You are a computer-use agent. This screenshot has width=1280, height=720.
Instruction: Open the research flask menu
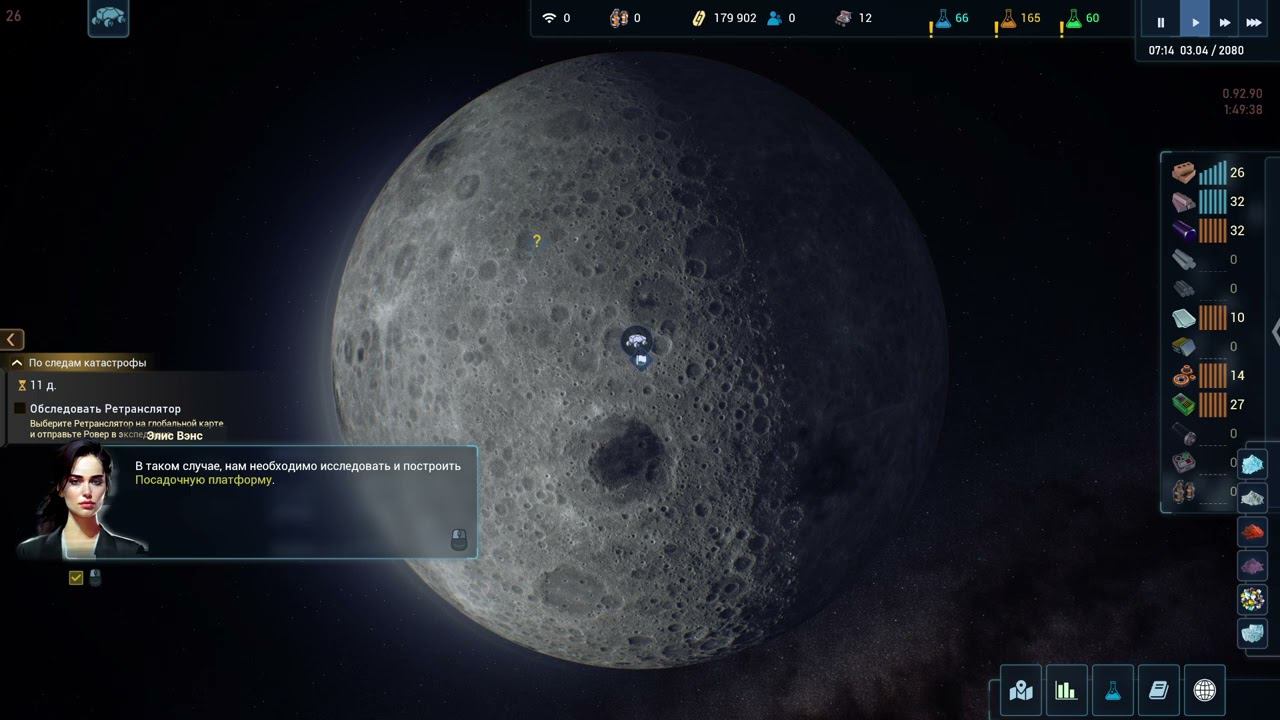tap(1112, 690)
